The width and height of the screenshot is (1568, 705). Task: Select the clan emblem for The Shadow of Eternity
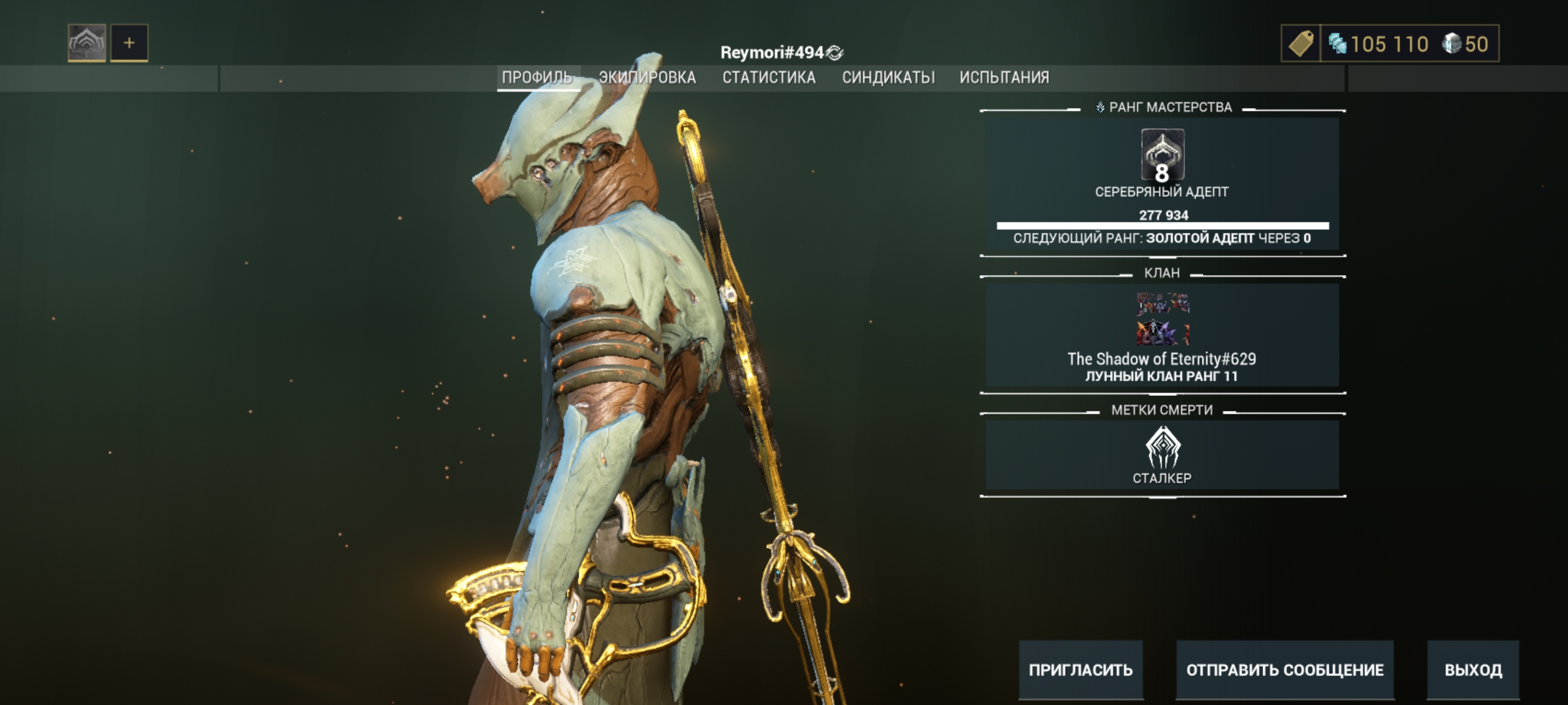click(x=1162, y=319)
